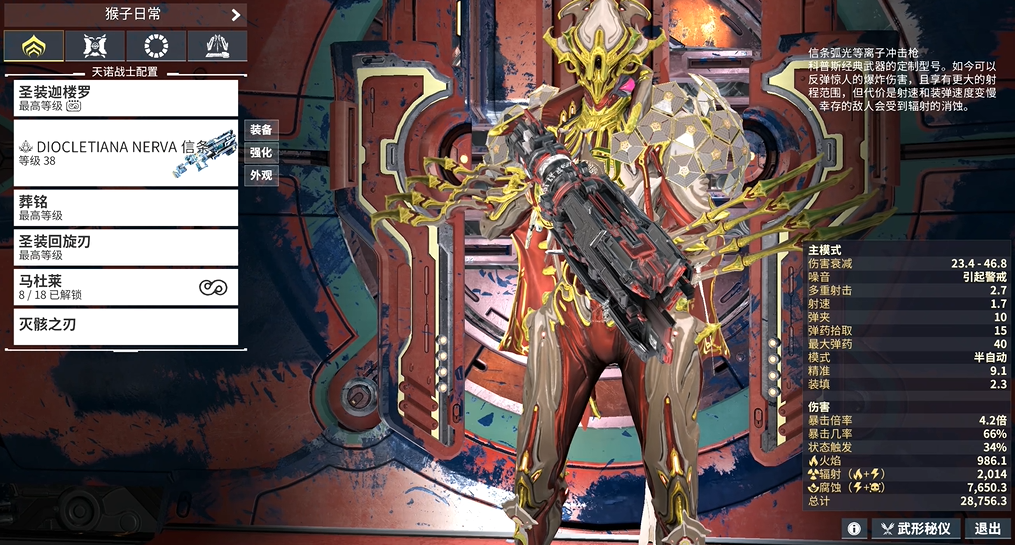The height and width of the screenshot is (545, 1015).
Task: Open the 马杜莱 focus school slot
Action: [x=126, y=287]
